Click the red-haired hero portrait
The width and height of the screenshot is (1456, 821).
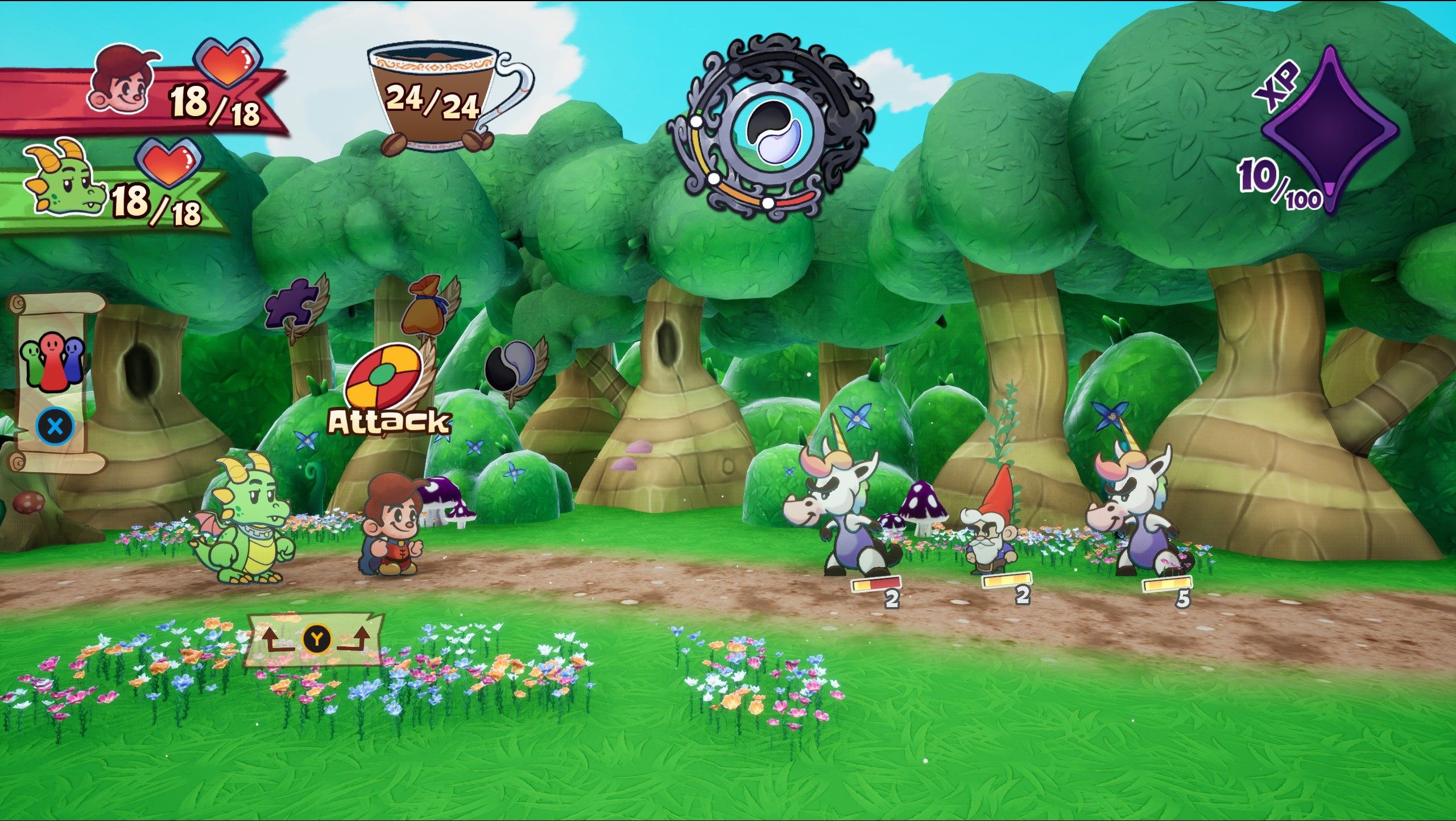(121, 80)
